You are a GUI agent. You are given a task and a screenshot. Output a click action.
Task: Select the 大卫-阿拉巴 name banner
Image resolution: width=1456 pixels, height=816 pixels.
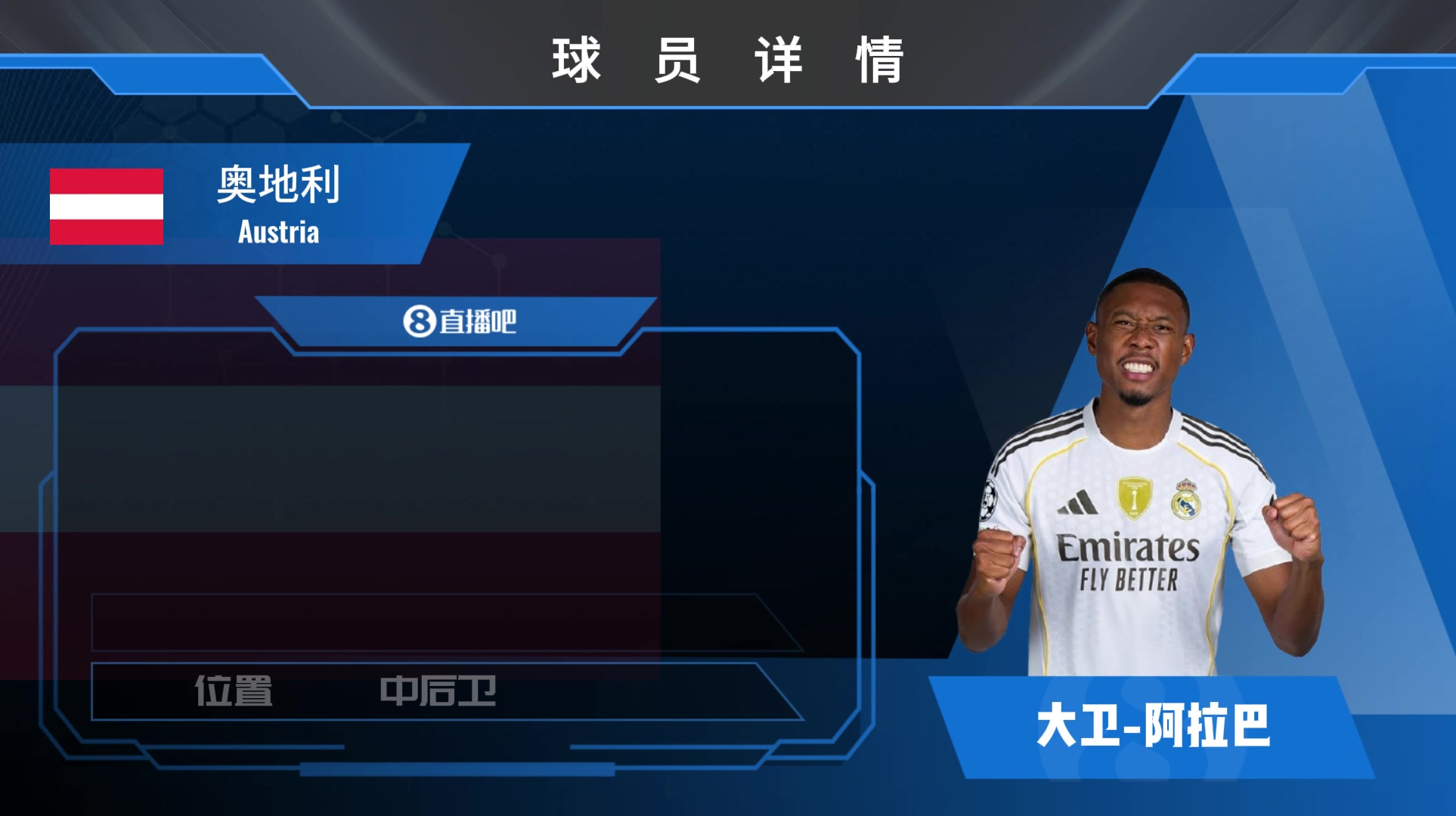point(1152,726)
